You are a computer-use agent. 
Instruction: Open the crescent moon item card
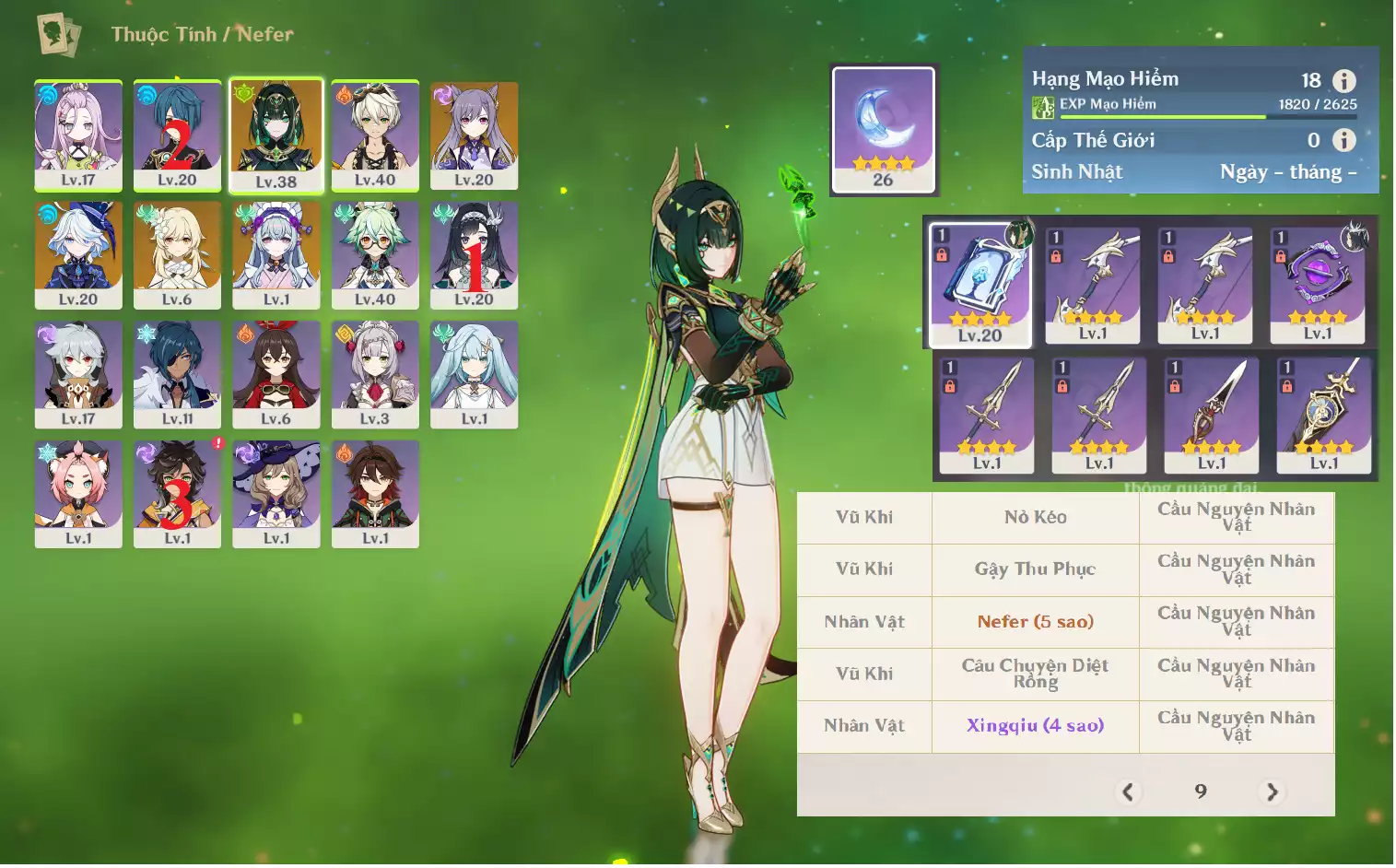[x=883, y=129]
